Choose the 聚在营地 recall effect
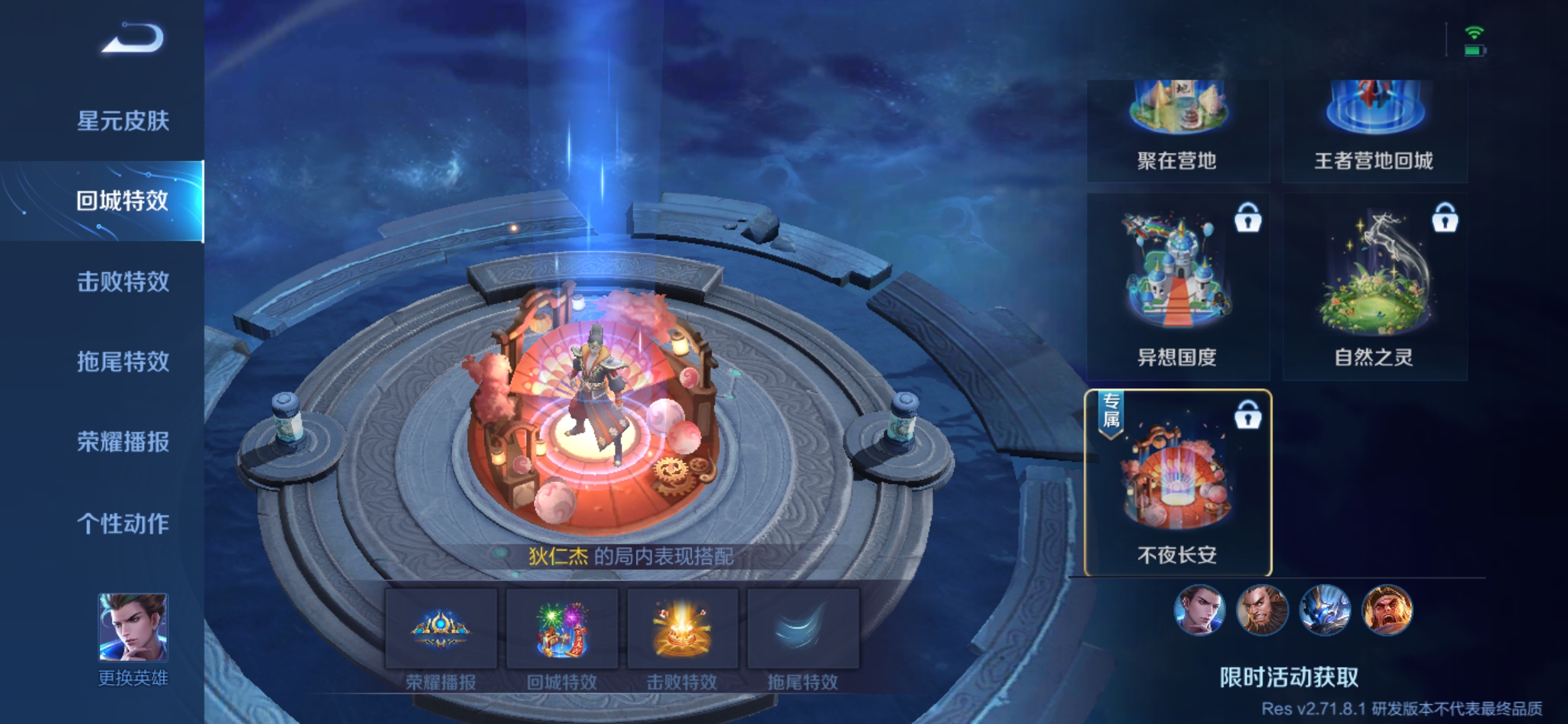This screenshot has height=724, width=1568. [x=1177, y=129]
